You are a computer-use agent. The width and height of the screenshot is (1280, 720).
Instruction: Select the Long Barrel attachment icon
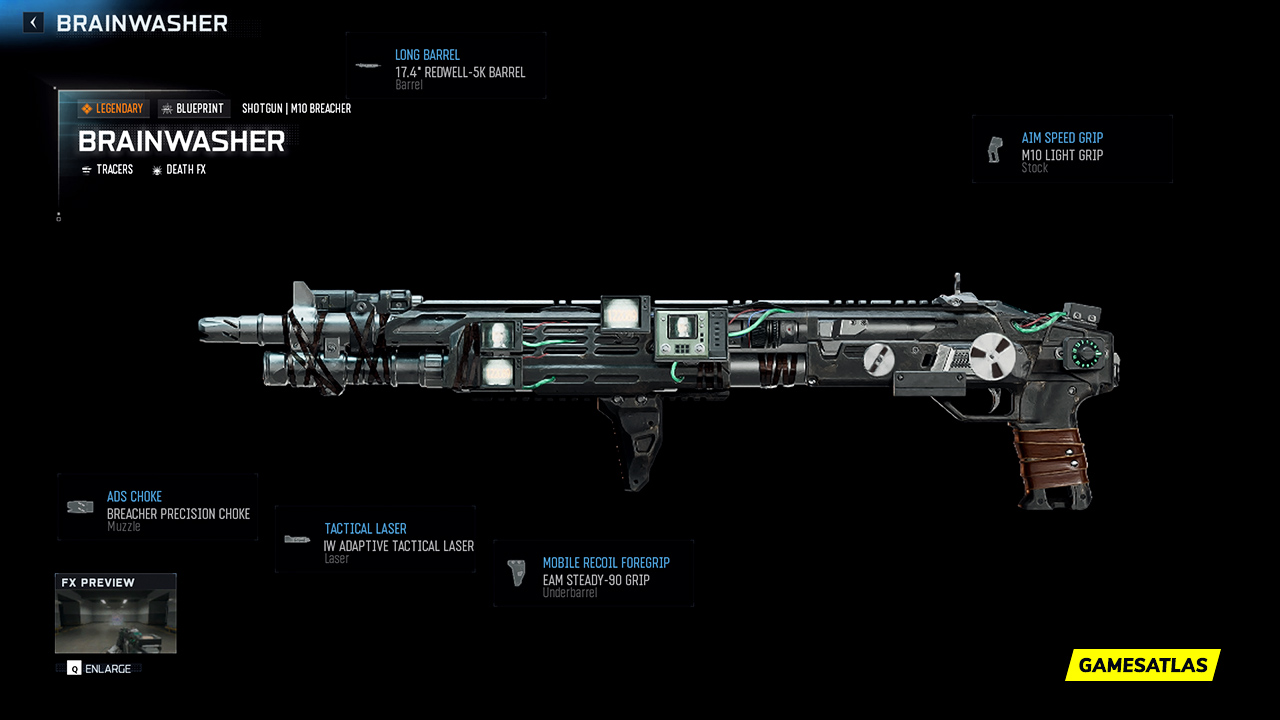click(368, 66)
